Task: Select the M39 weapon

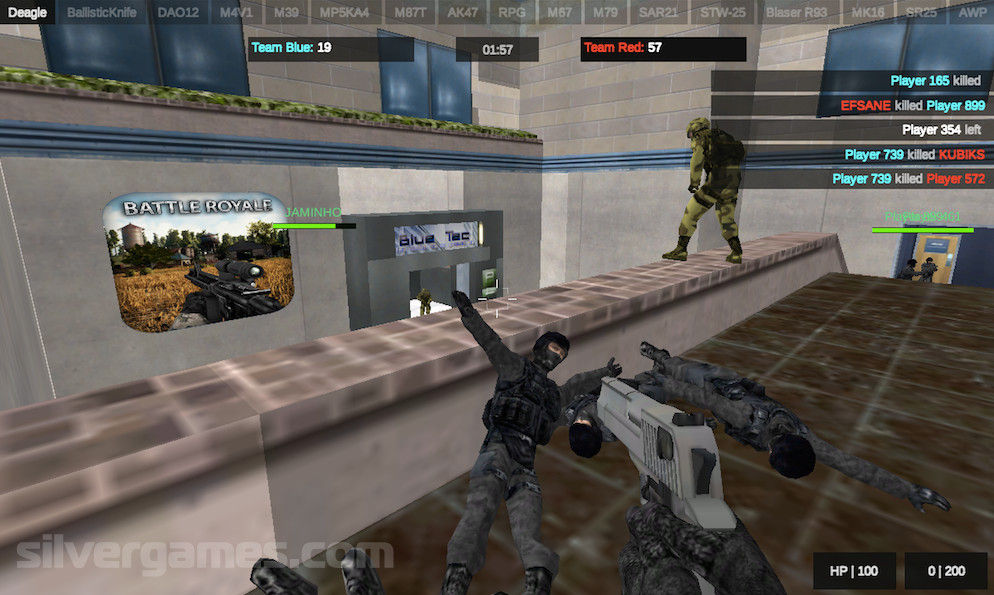Action: pyautogui.click(x=286, y=13)
